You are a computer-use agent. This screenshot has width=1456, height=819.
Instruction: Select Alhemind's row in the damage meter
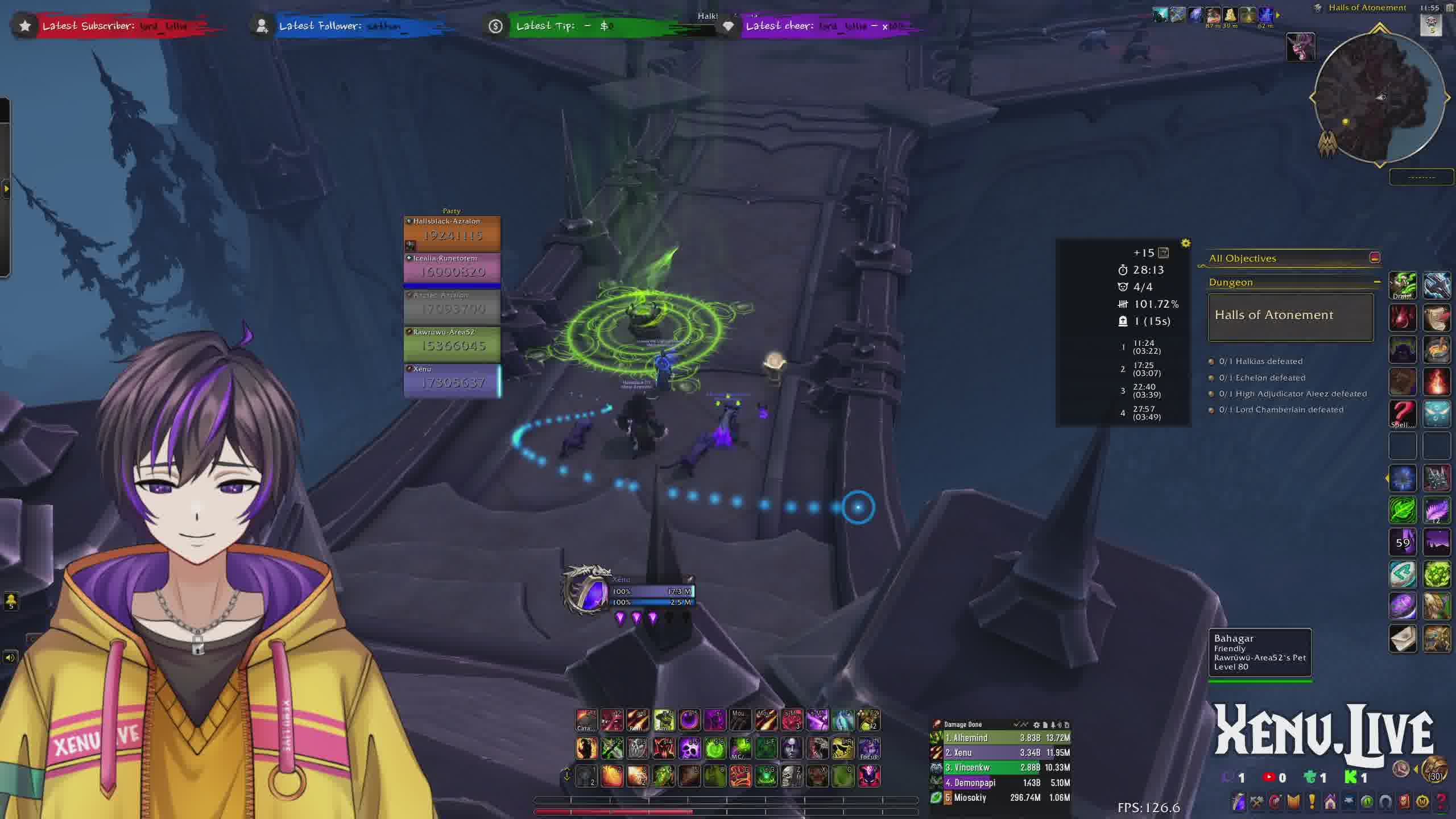click(1000, 738)
